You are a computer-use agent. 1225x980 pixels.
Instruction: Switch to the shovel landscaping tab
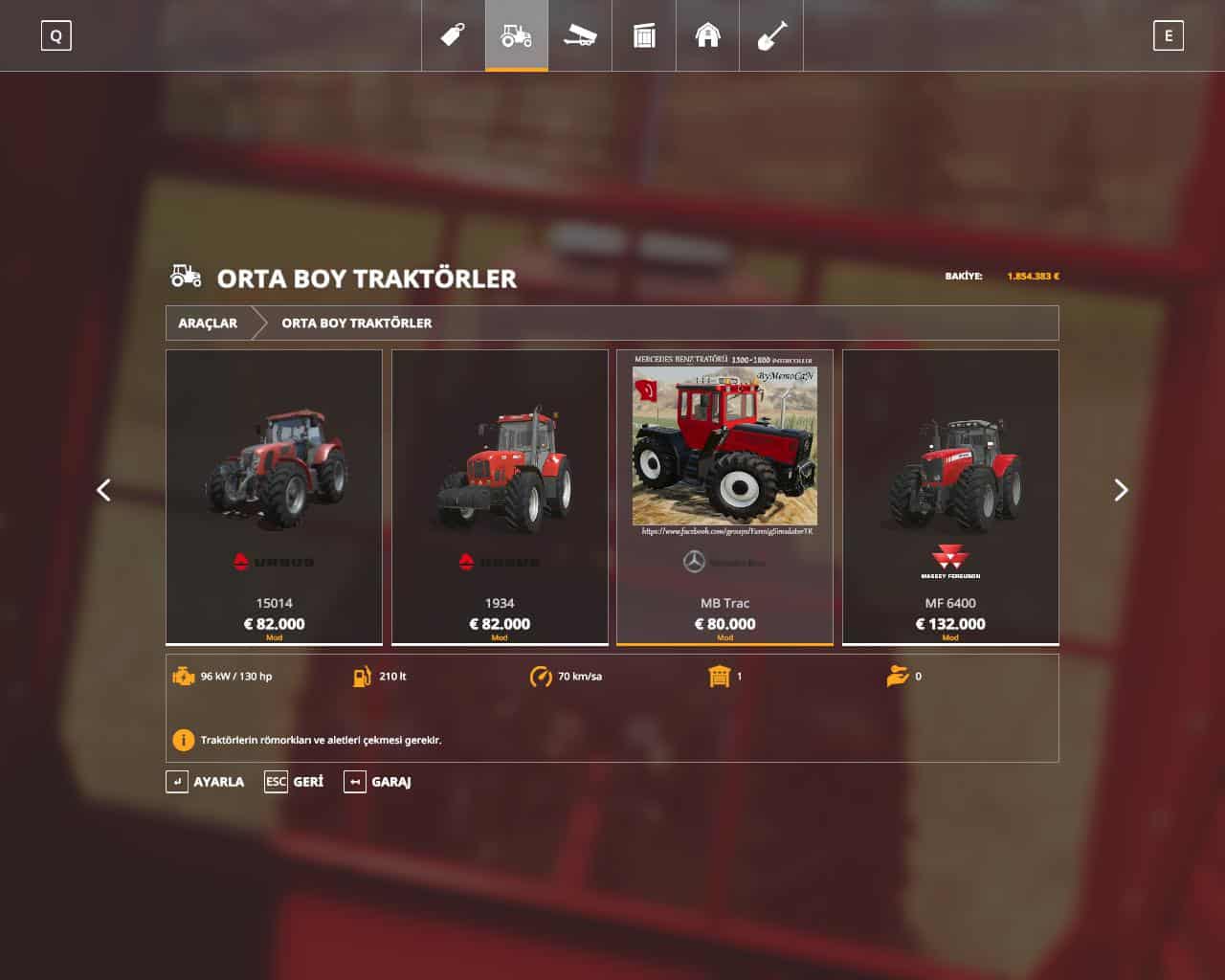click(x=771, y=35)
